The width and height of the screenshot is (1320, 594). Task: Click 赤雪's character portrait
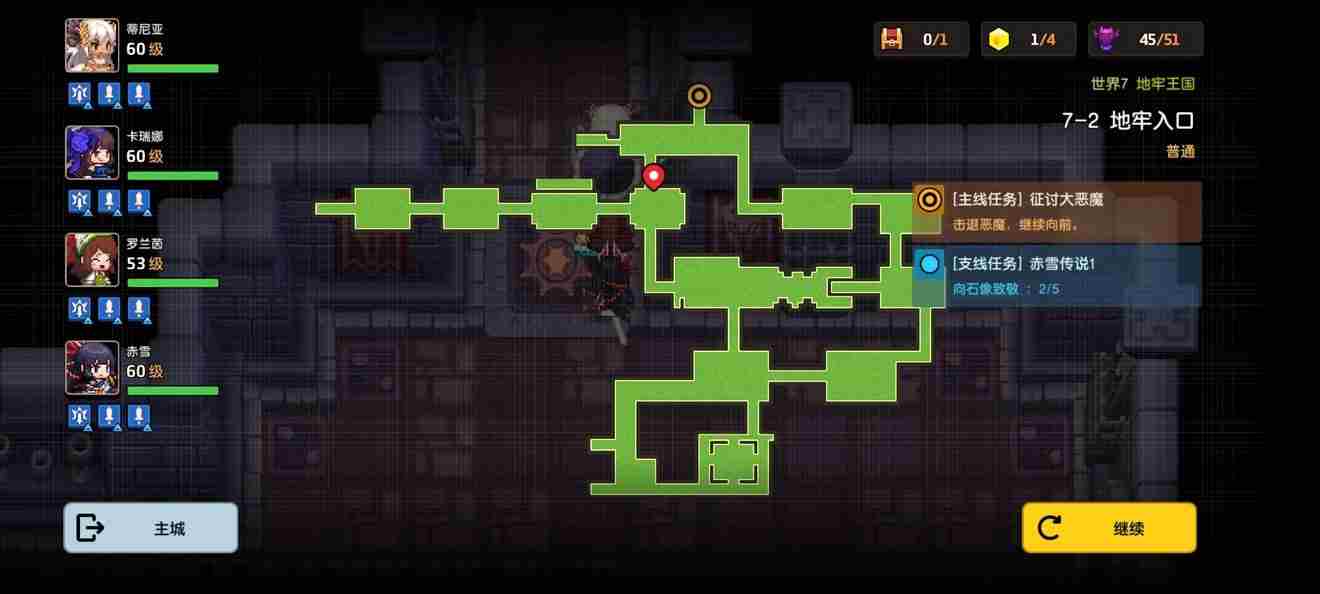tap(92, 367)
